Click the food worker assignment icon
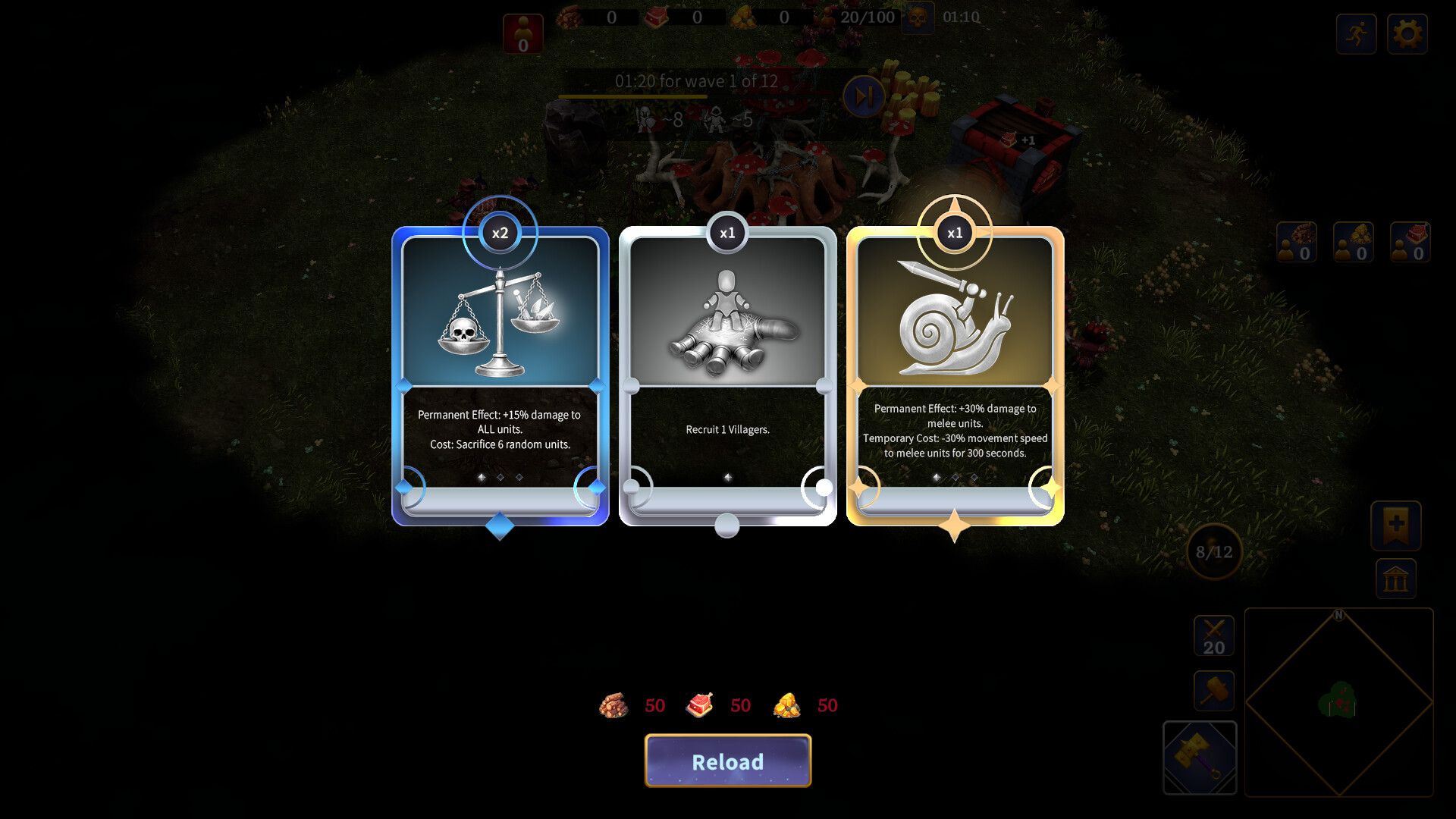1456x819 pixels. point(1411,241)
